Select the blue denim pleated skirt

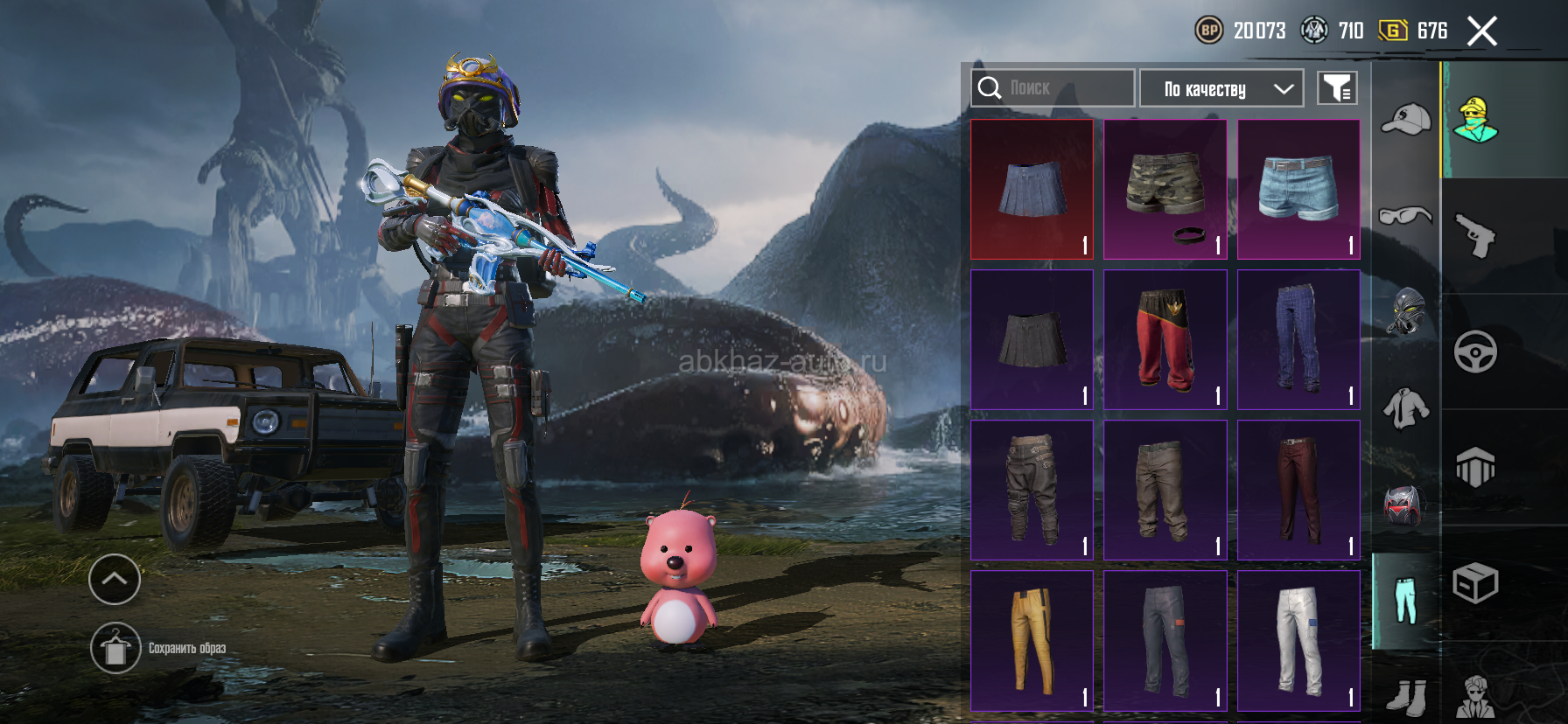click(x=1032, y=189)
